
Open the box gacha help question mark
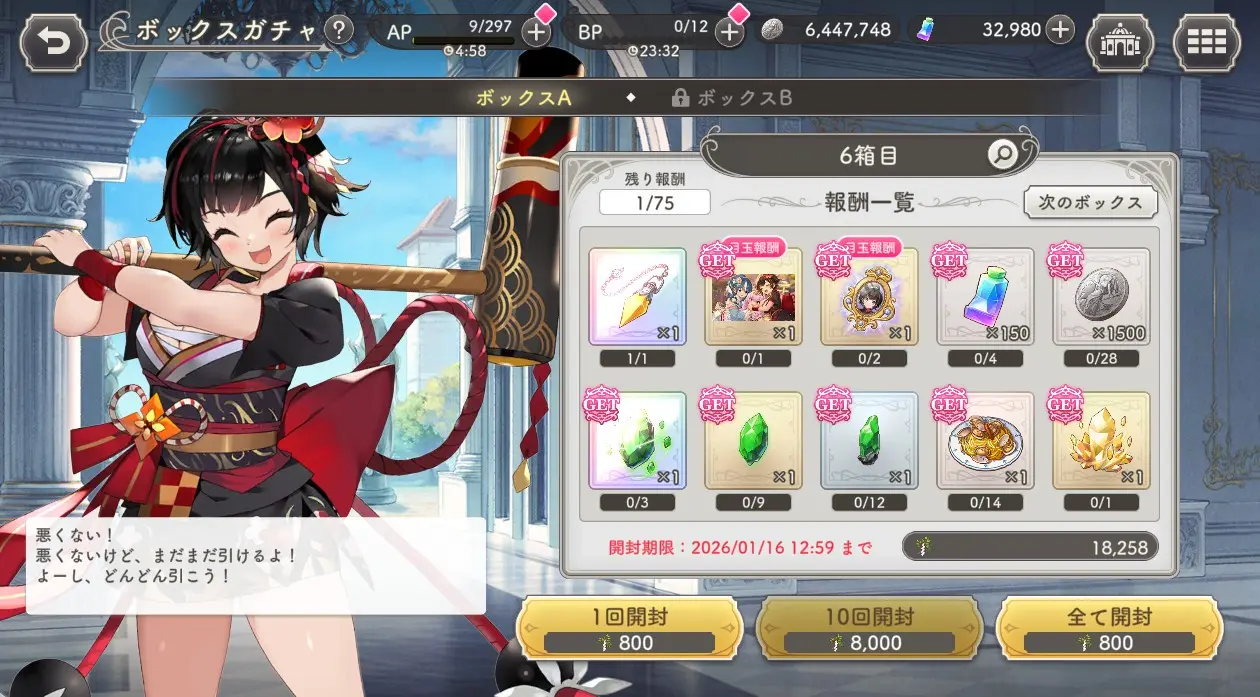coord(340,30)
